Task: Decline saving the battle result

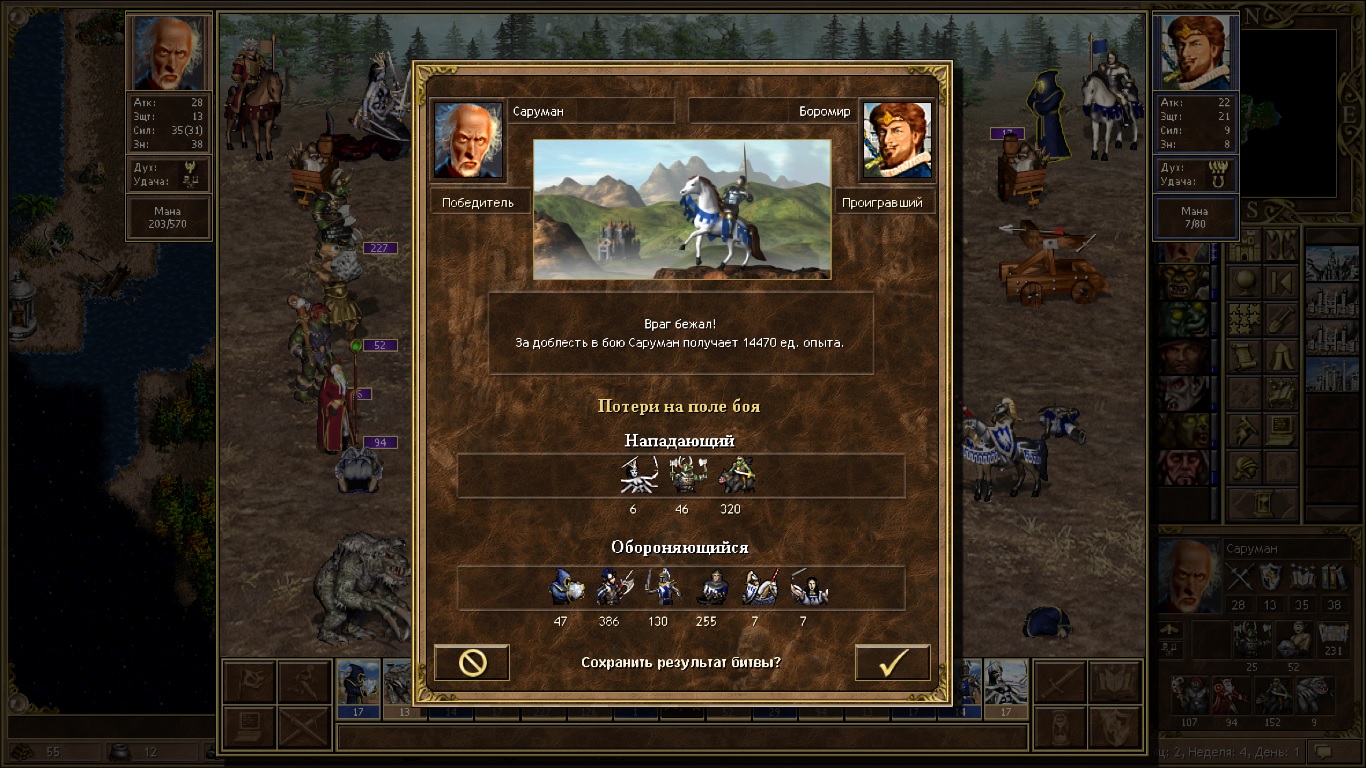Action: coord(472,663)
